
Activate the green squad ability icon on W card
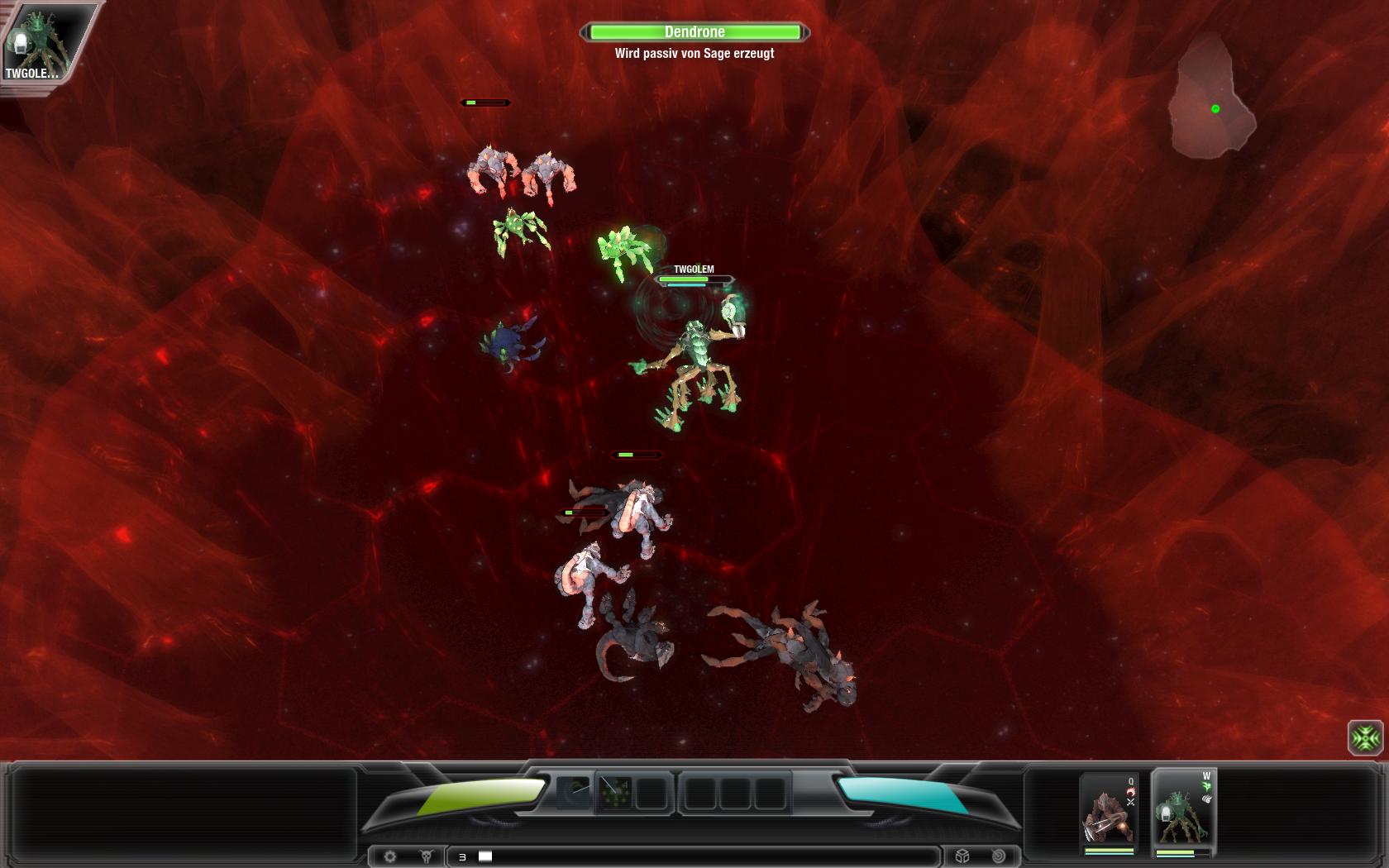point(1206,785)
